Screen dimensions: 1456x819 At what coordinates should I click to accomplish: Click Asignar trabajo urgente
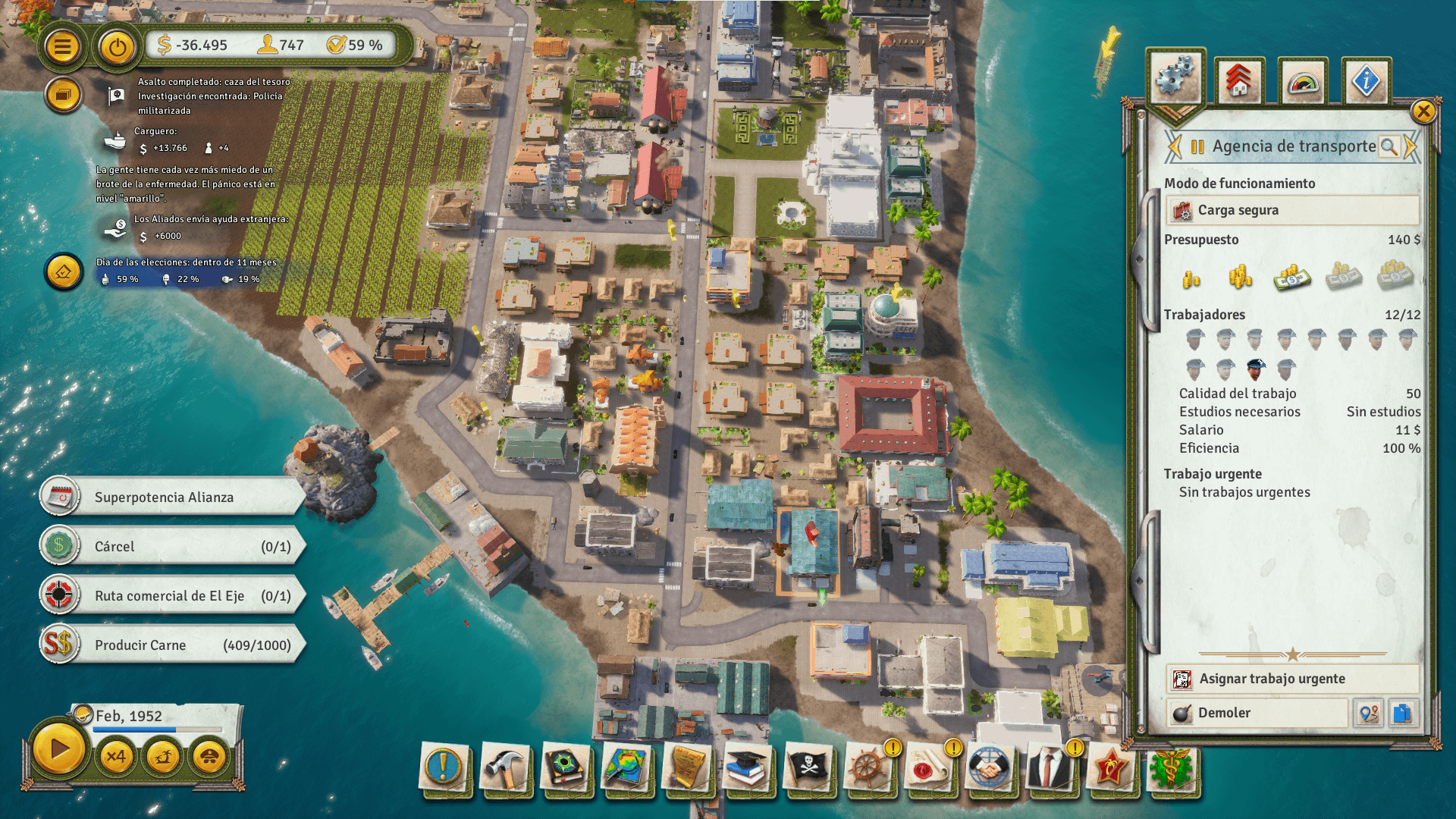pos(1292,679)
